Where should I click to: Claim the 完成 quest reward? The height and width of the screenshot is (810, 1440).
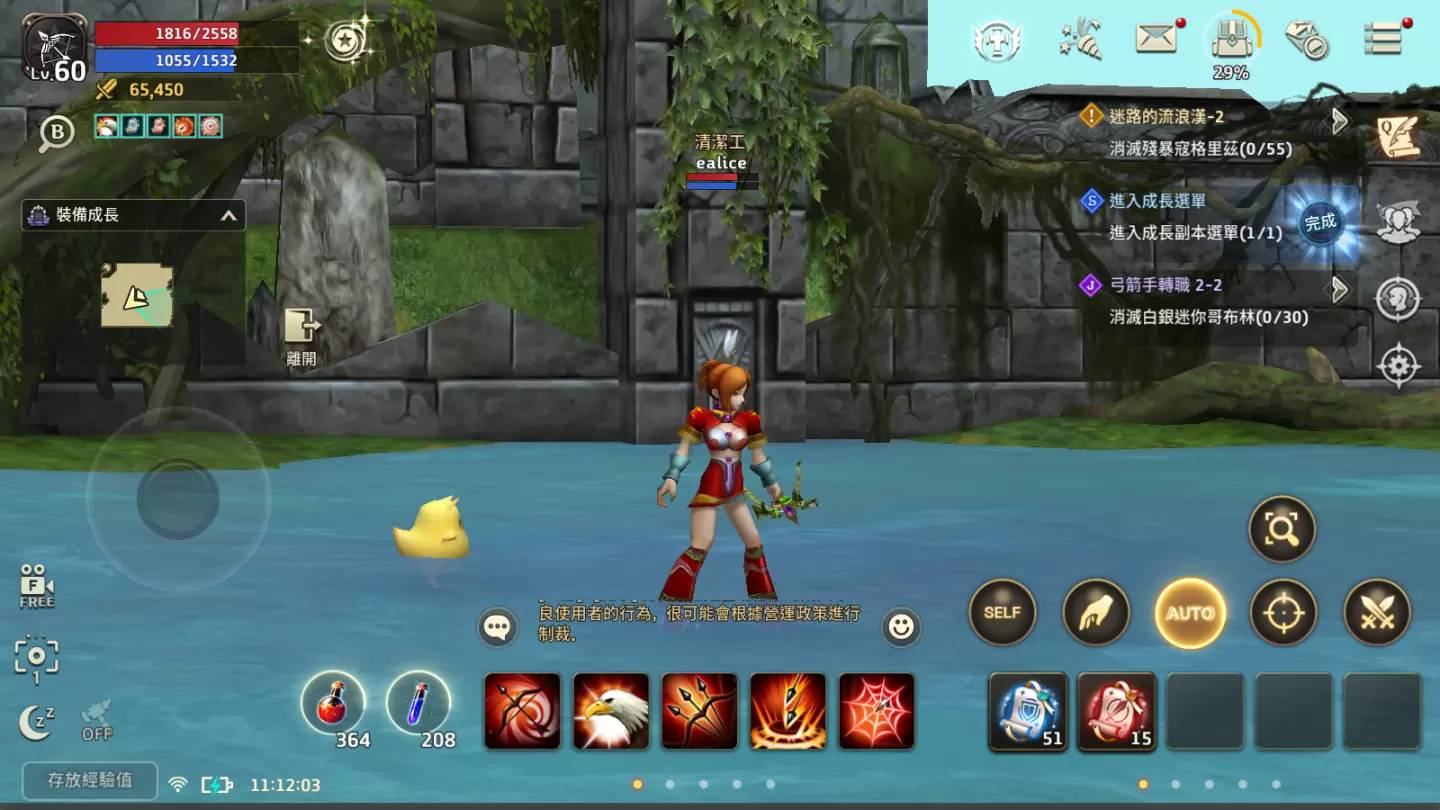1320,223
